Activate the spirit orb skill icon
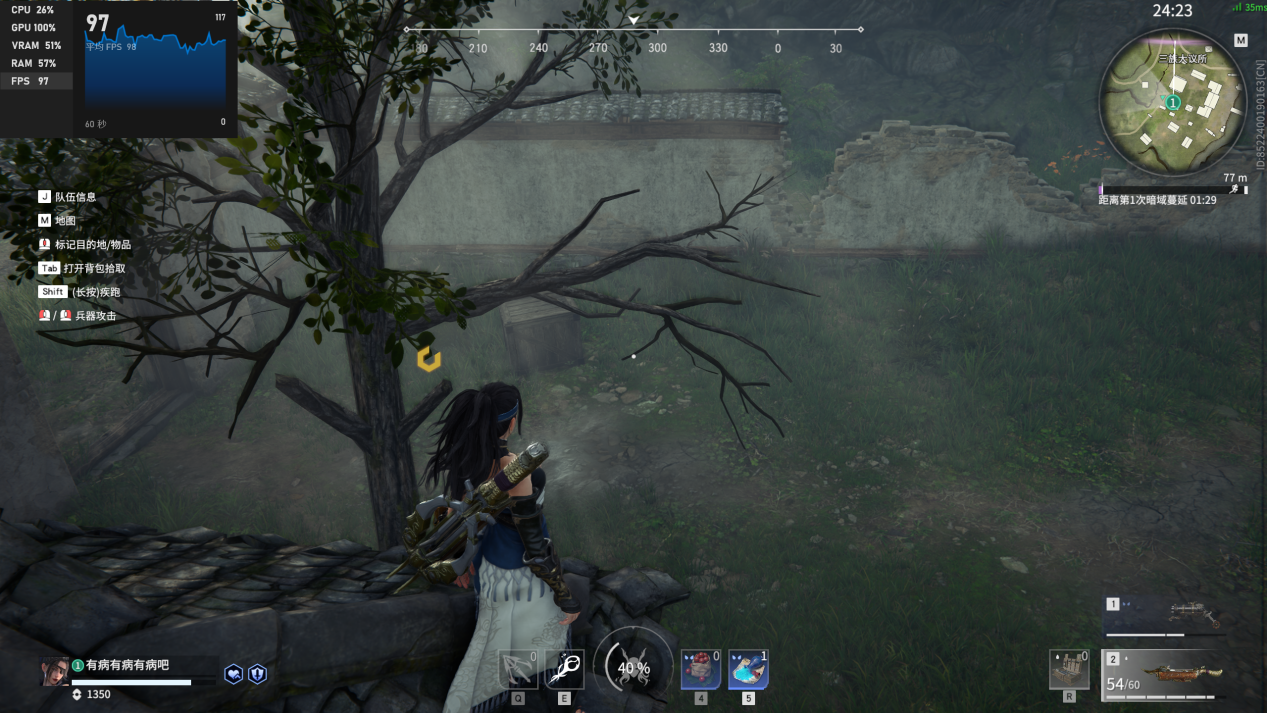The image size is (1267, 713). coord(564,669)
